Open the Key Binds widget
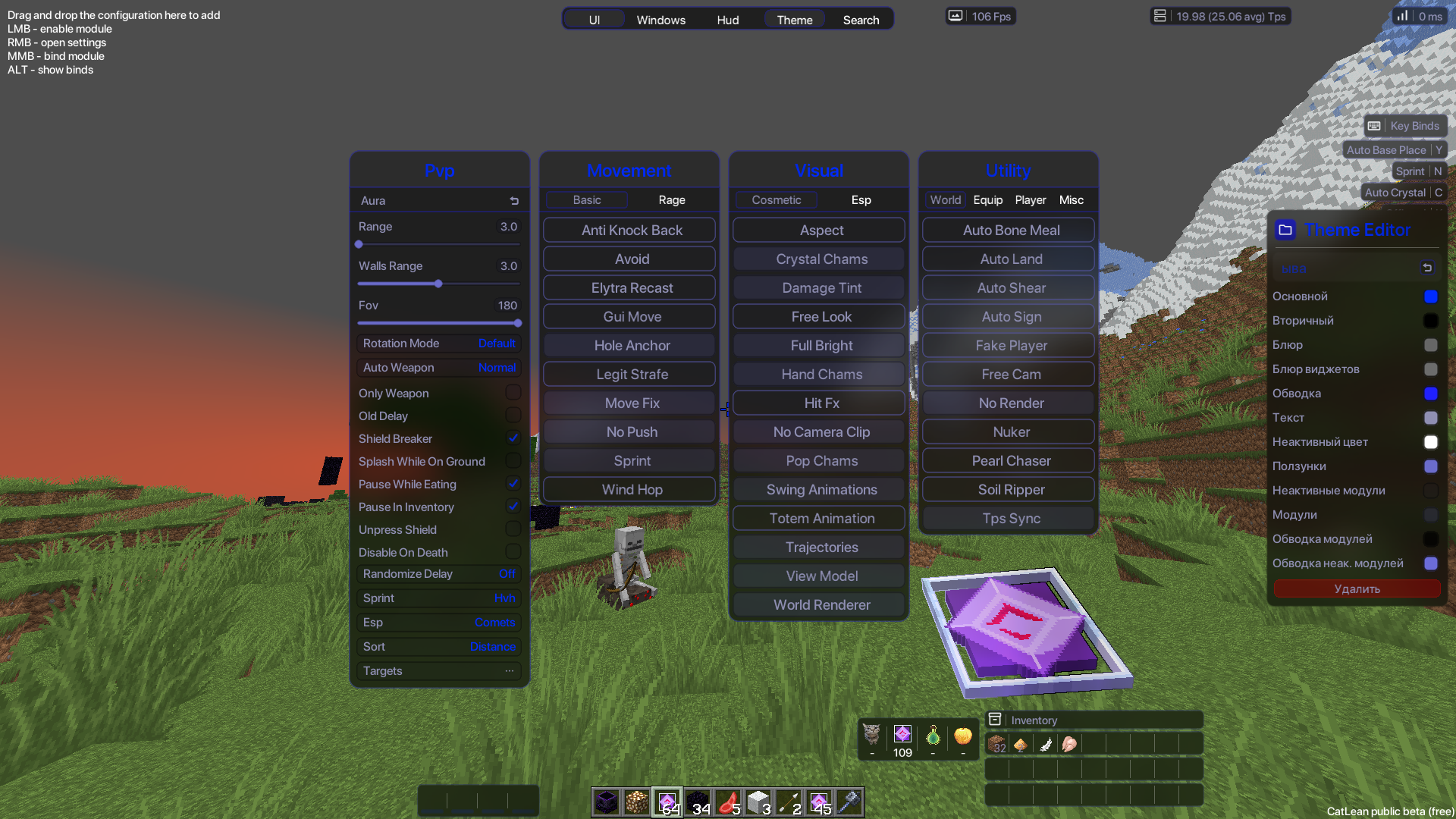This screenshot has height=819, width=1456. [1405, 126]
